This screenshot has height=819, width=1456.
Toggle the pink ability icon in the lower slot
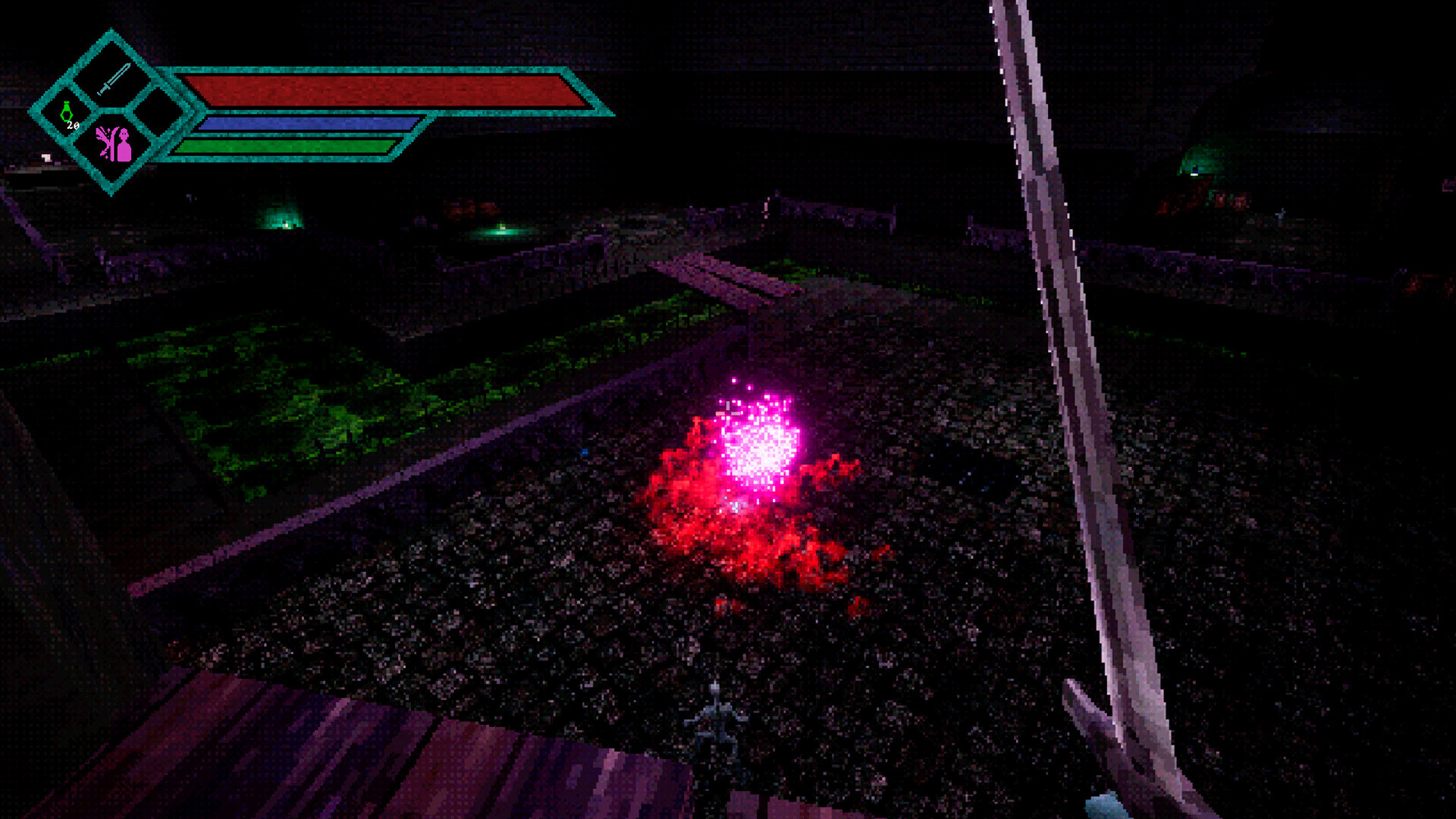114,144
